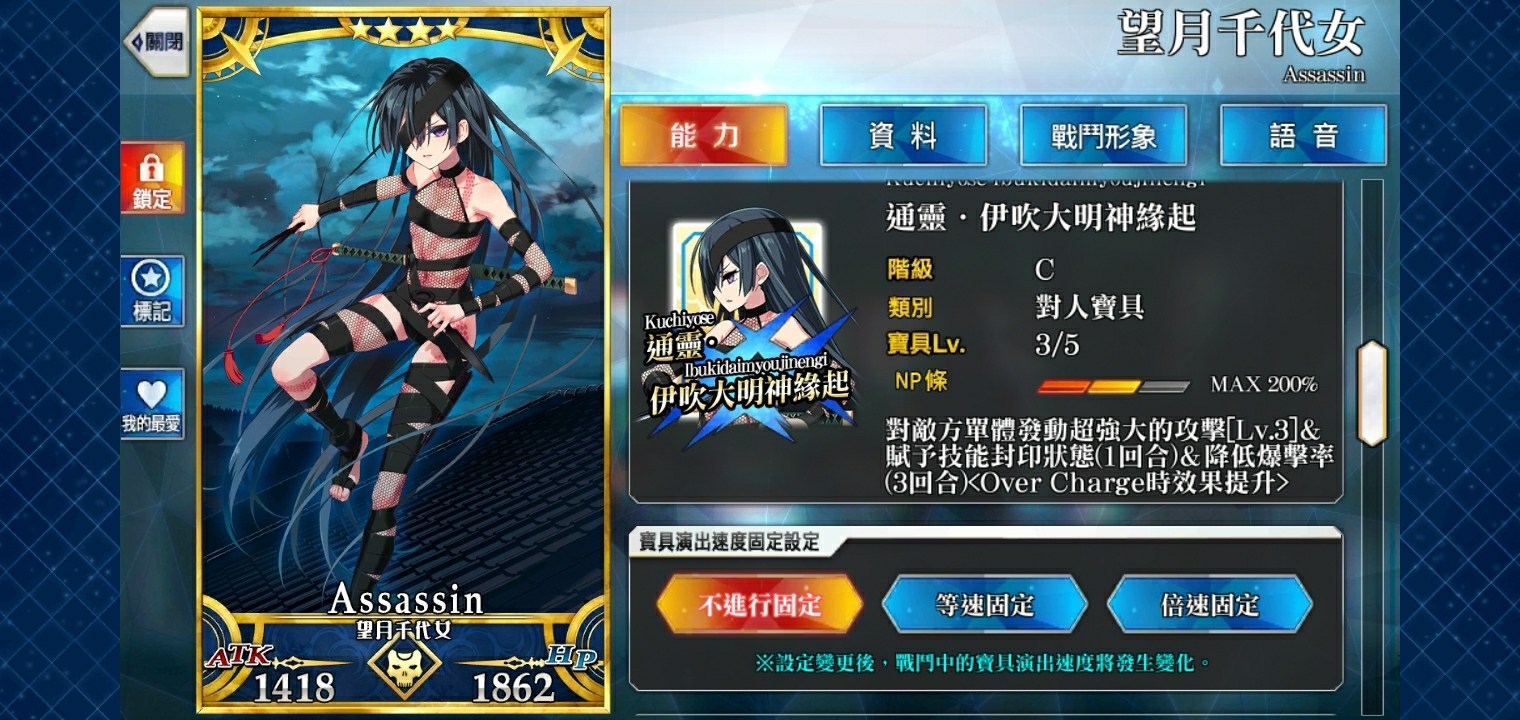Switch to the 資料 tab
Viewport: 1520px width, 720px height.
pos(903,135)
